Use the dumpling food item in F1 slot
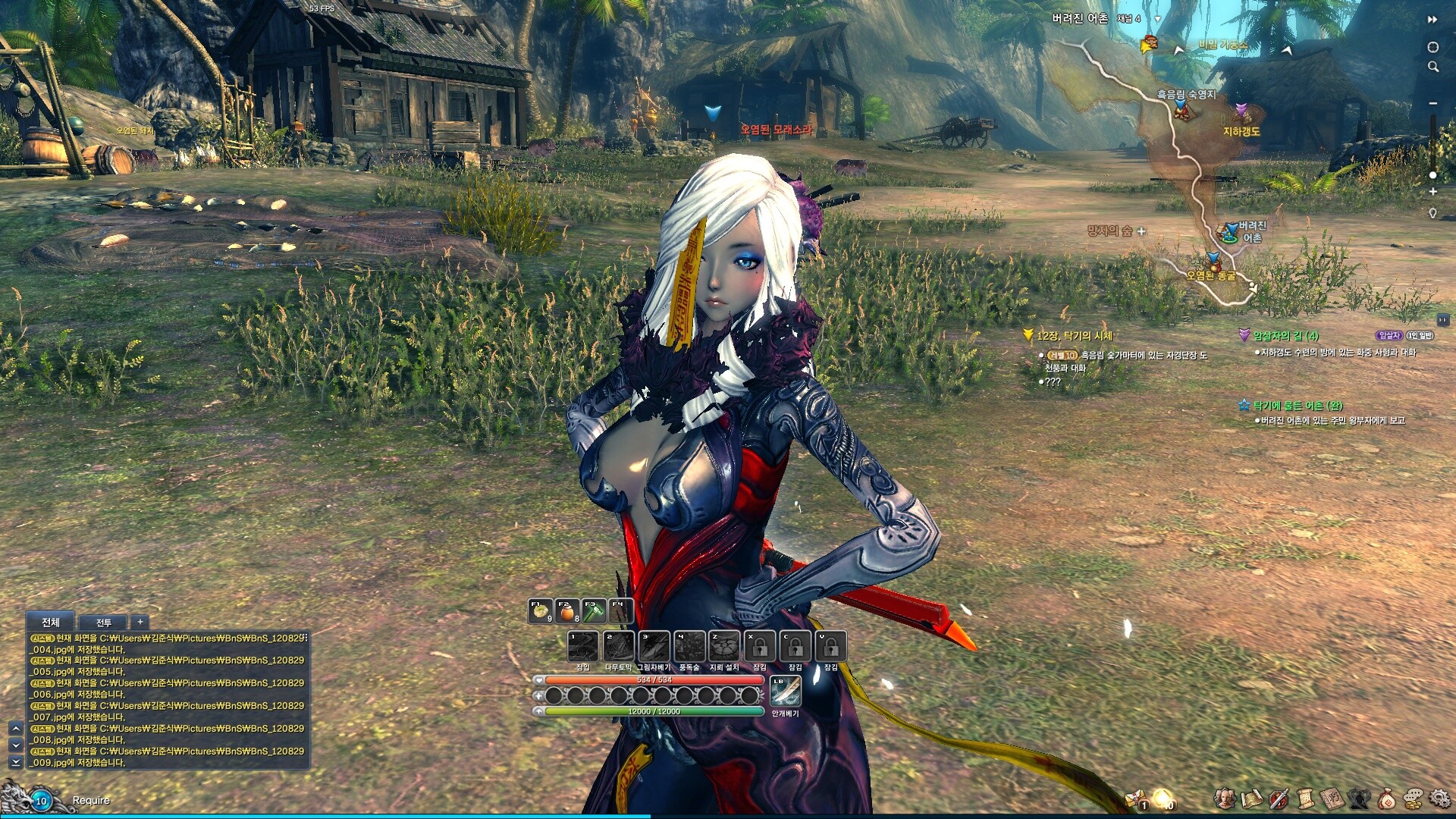The width and height of the screenshot is (1456, 819). pos(541,610)
